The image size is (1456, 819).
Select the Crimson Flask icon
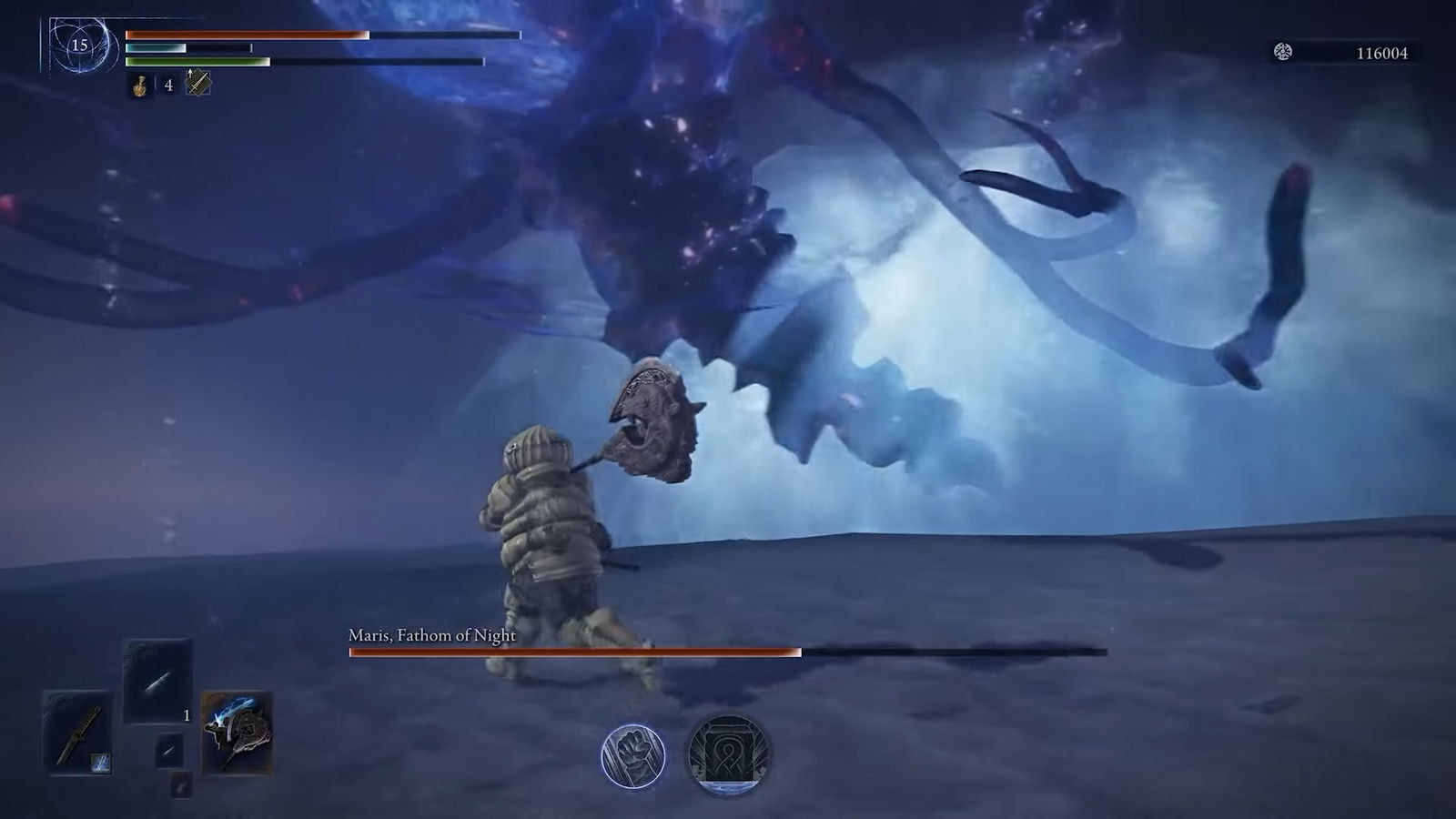(x=141, y=86)
